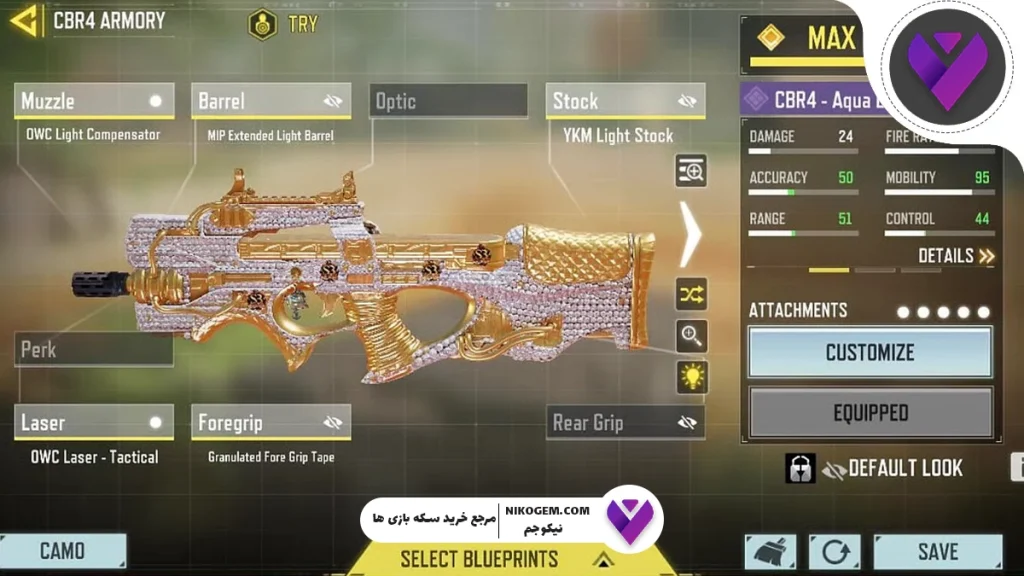Toggle the DEFAULT LOOK option

click(890, 468)
